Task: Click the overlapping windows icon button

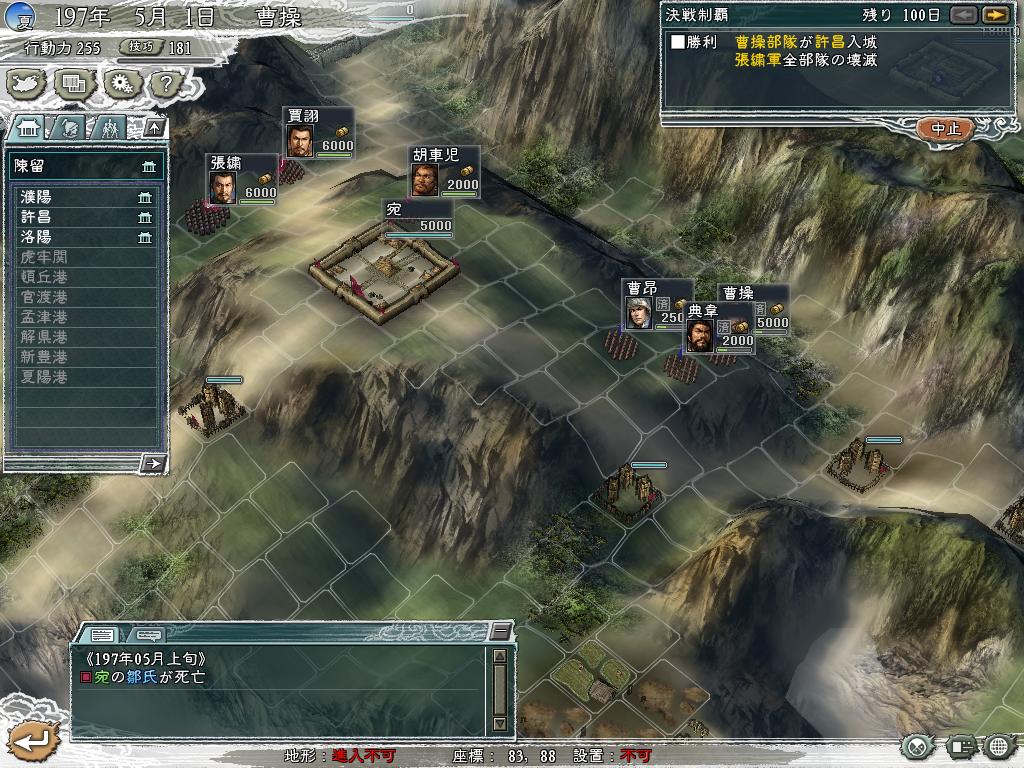Action: (x=73, y=84)
